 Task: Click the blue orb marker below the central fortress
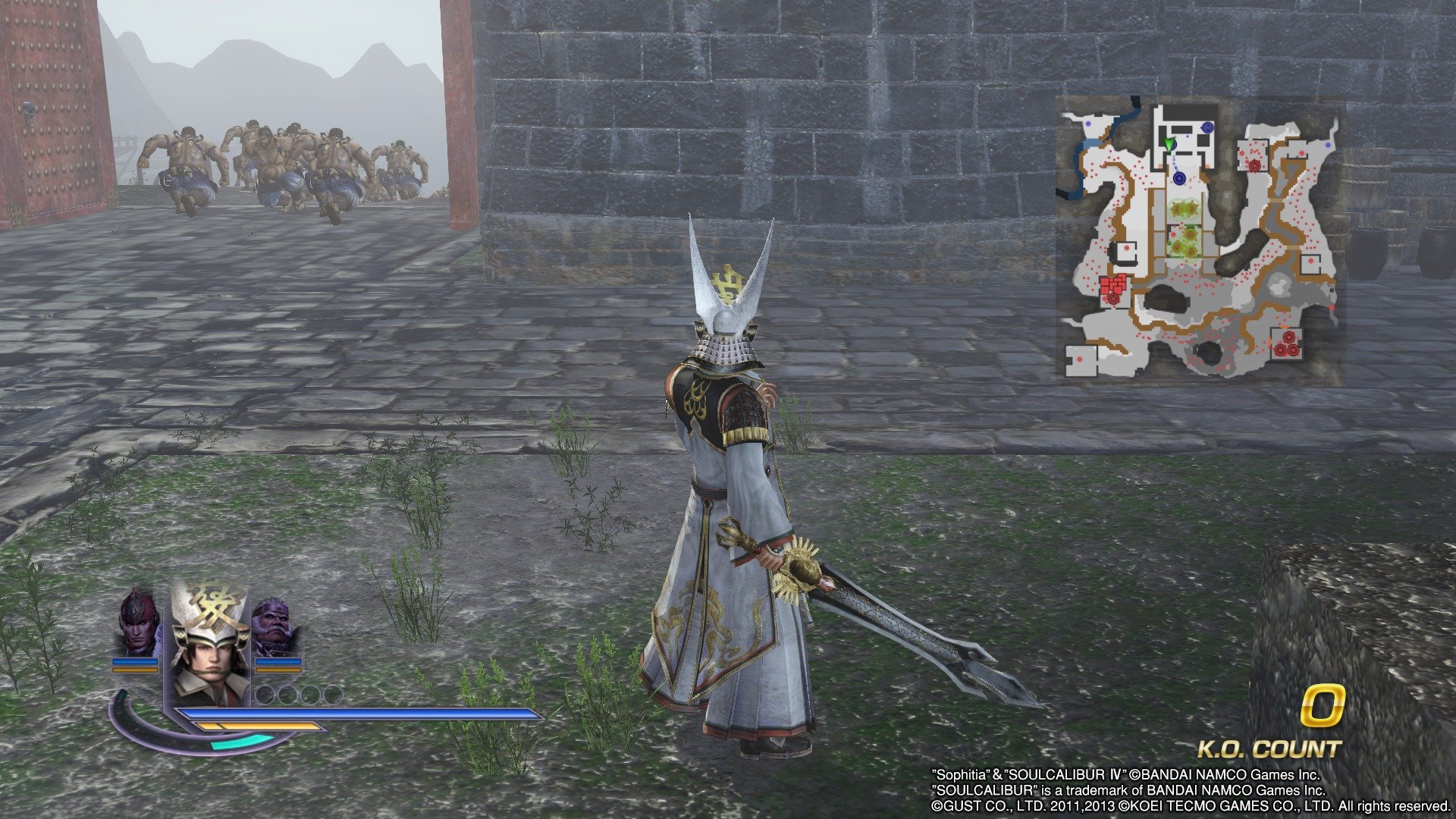click(1178, 177)
